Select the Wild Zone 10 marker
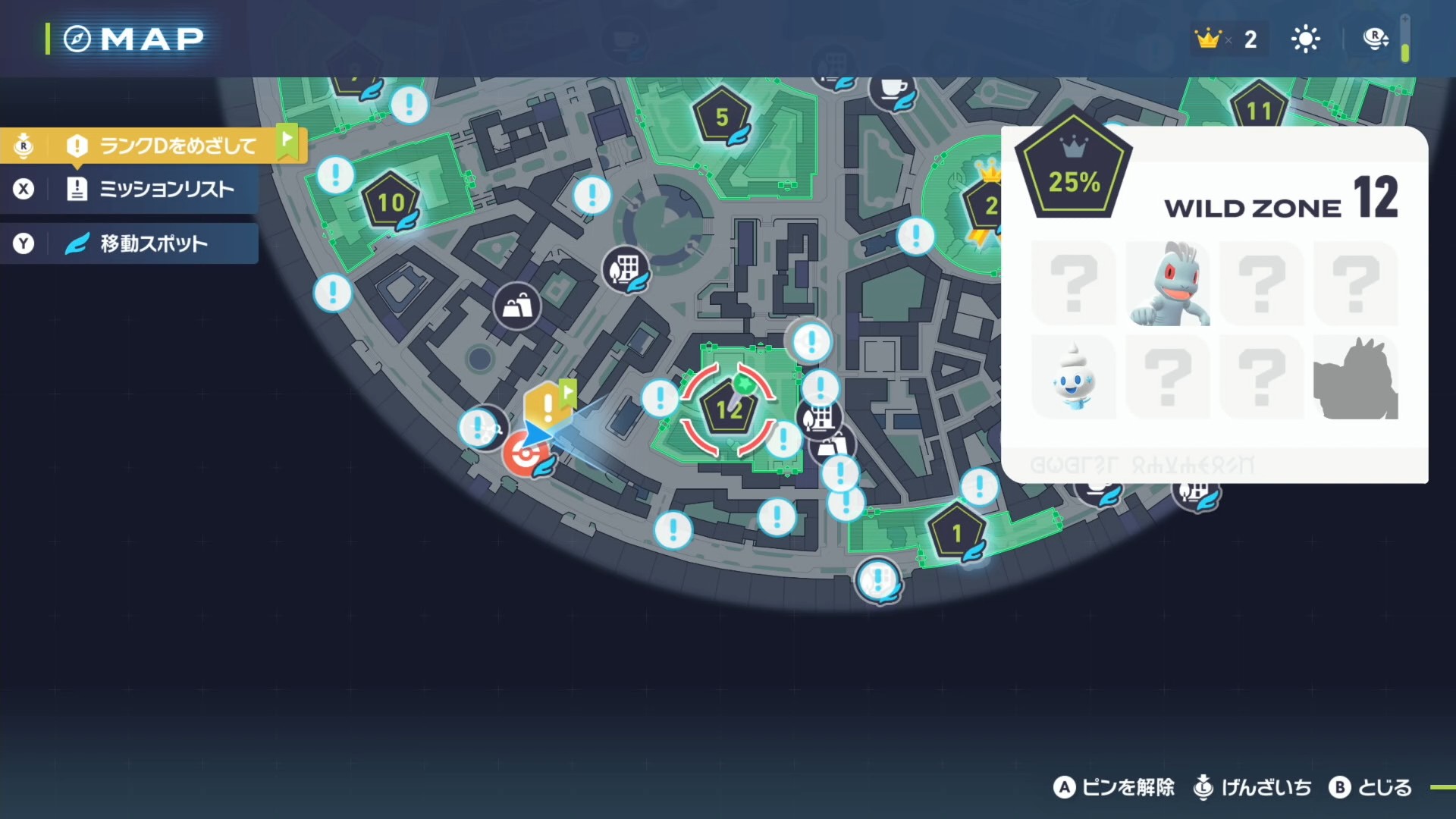This screenshot has width=1456, height=819. point(391,202)
